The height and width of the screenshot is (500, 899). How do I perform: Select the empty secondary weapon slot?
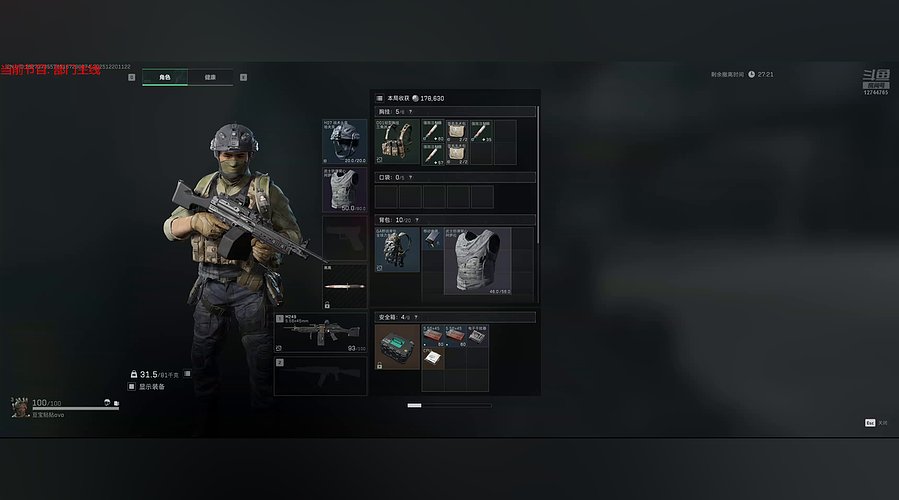coord(321,376)
